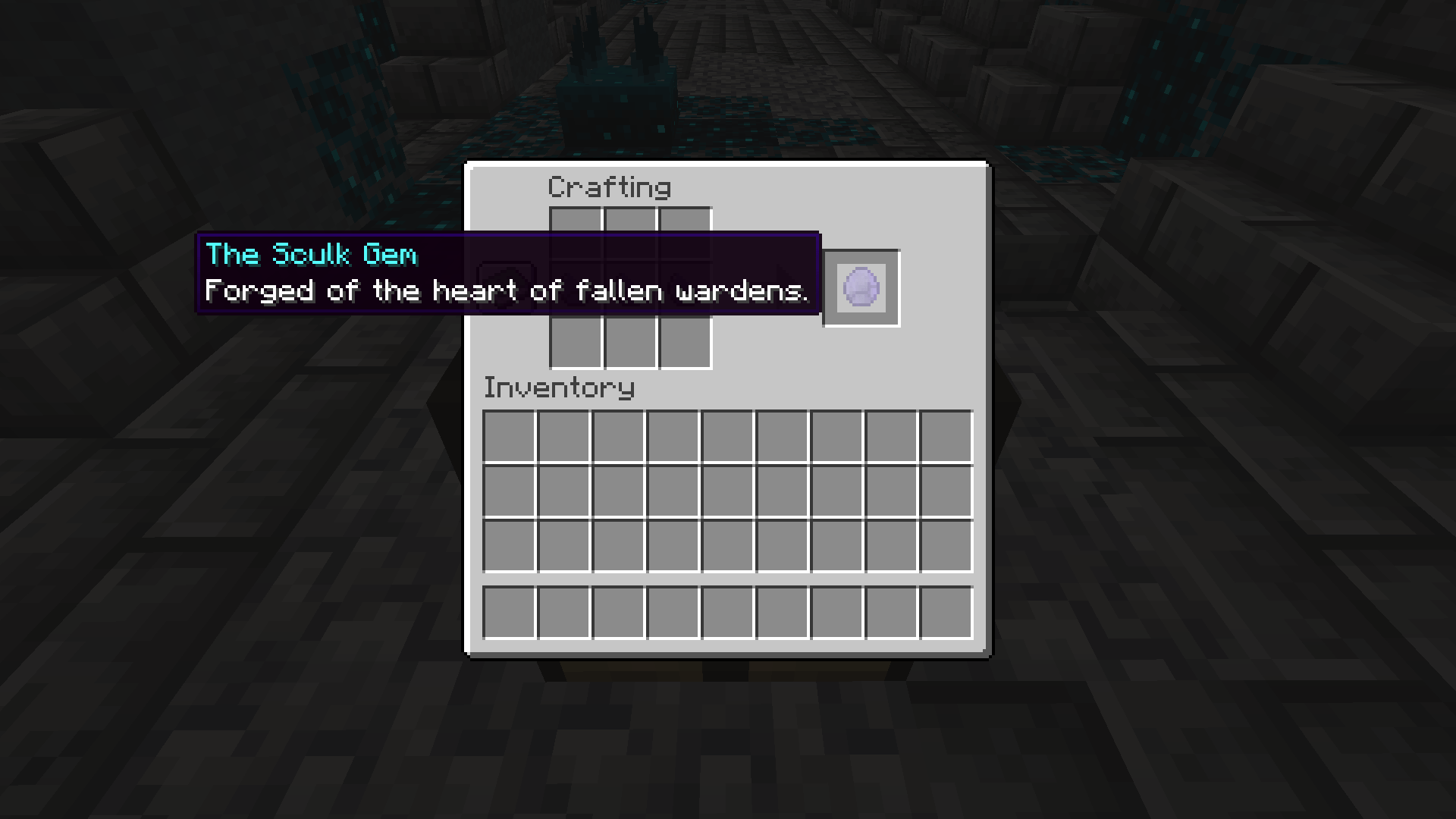The image size is (1456, 819).
Task: Click the Crafting panel title
Action: point(610,187)
